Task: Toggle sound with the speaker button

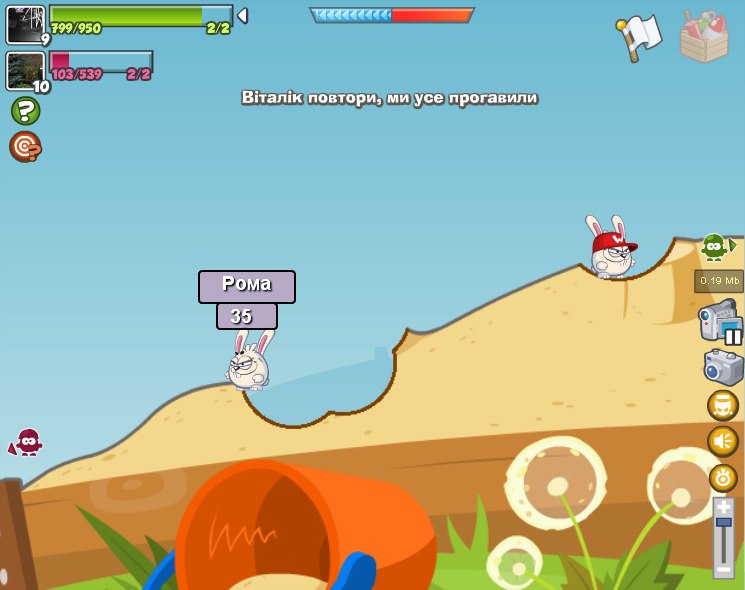Action: [x=723, y=441]
